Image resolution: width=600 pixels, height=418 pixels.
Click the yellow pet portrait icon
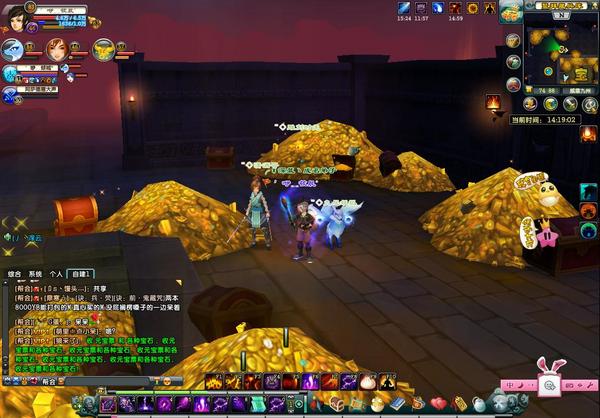(x=103, y=48)
